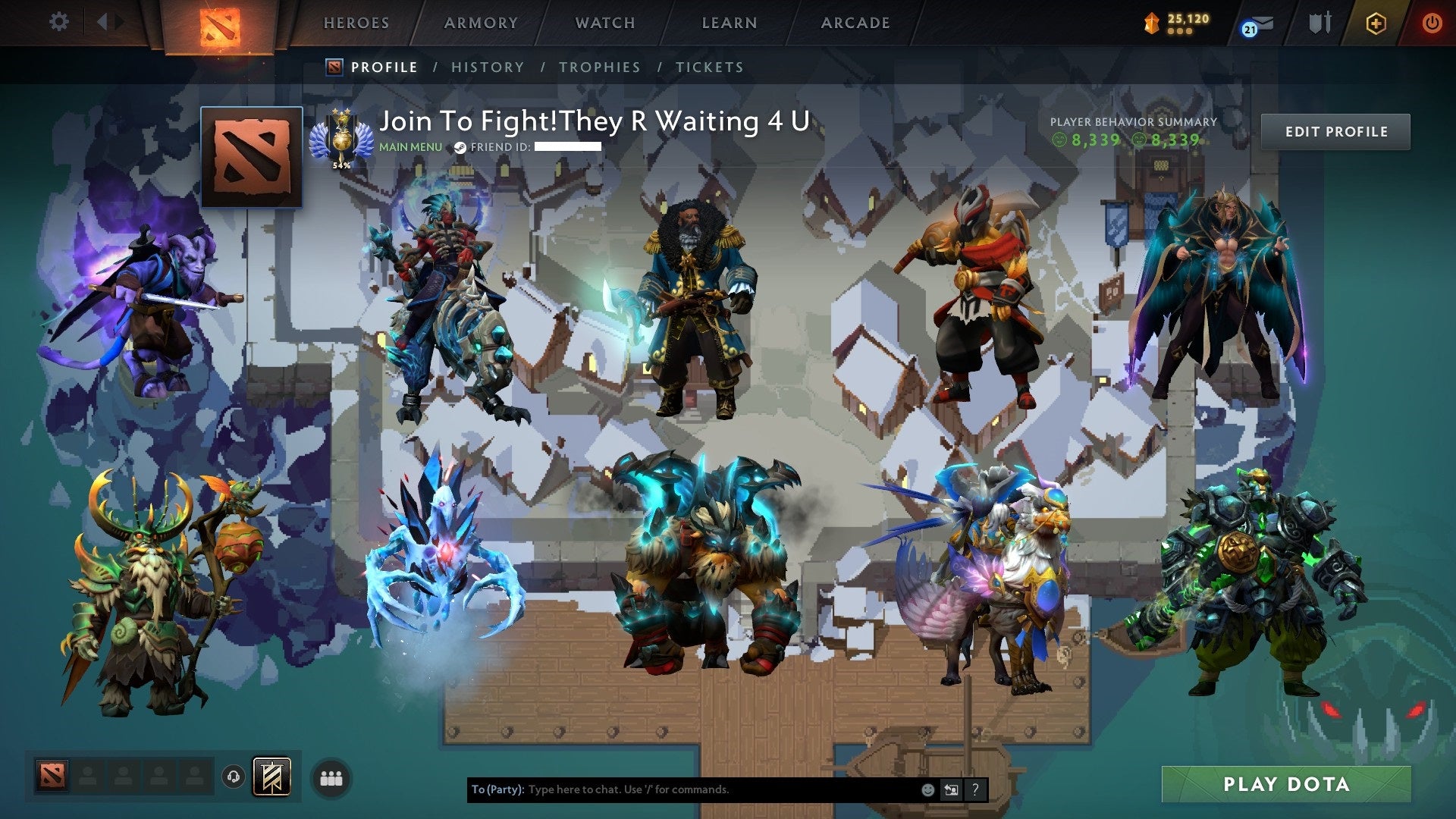Open the emoticon picker in the chat bar
This screenshot has height=819, width=1456.
point(927,789)
